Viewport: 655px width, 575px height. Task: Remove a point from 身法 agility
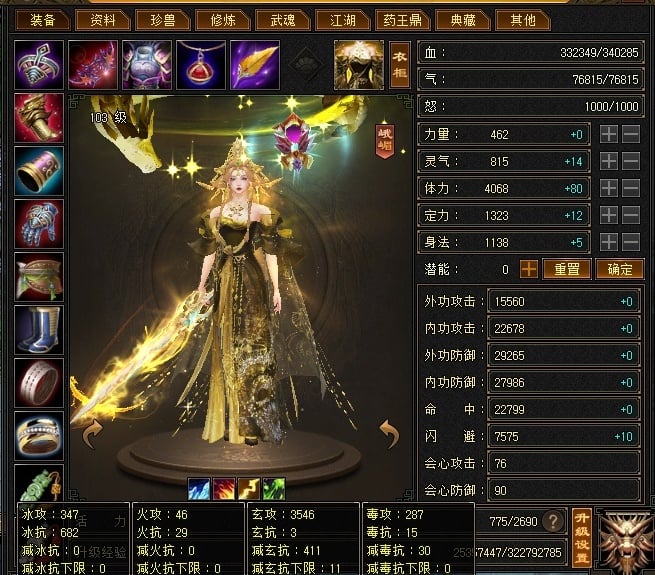click(x=631, y=242)
